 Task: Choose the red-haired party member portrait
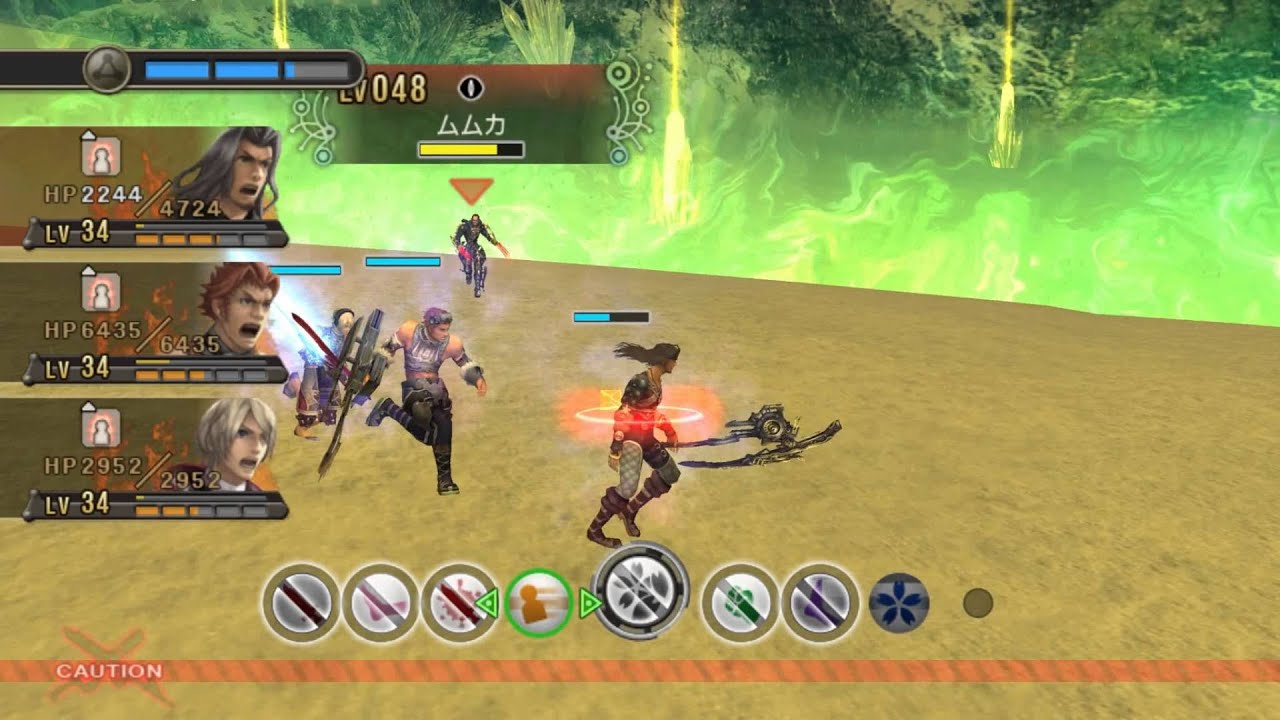click(238, 310)
